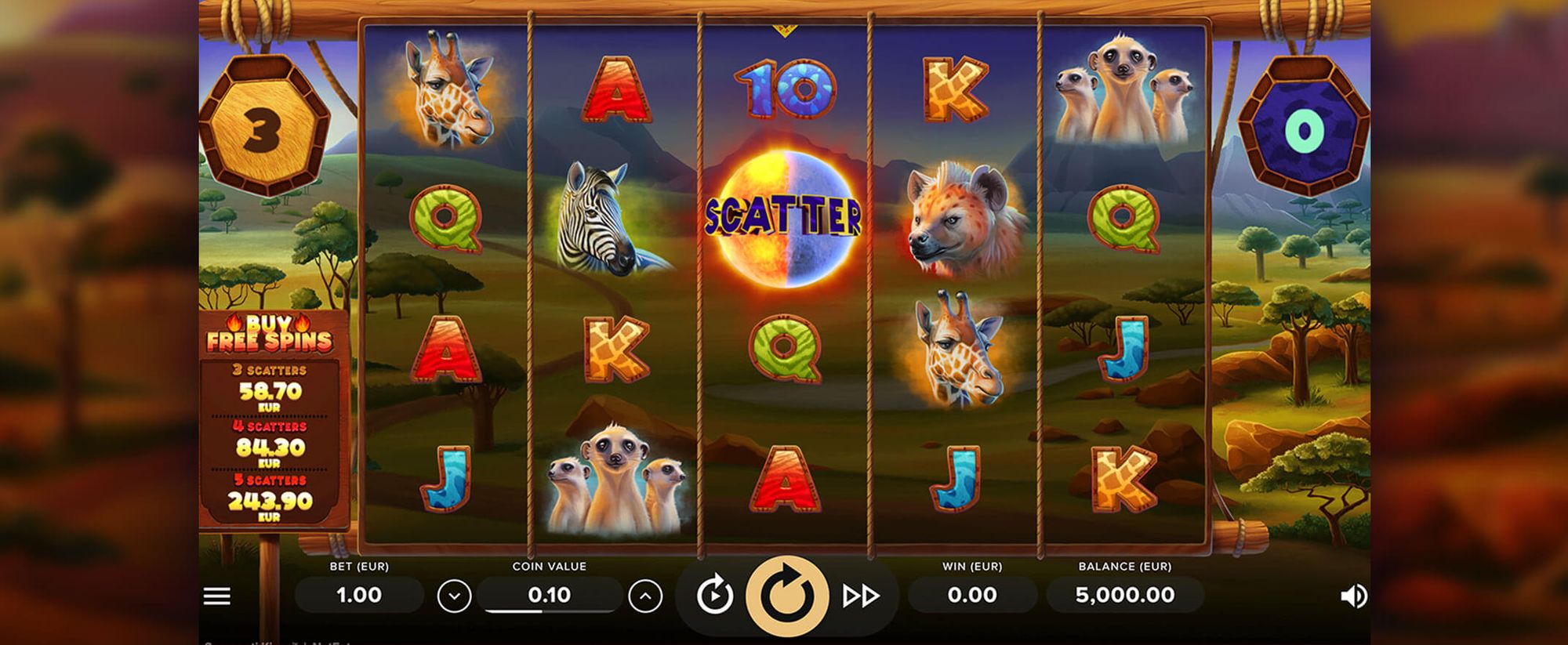Spin the reels
This screenshot has height=645, width=1568.
coord(786,596)
